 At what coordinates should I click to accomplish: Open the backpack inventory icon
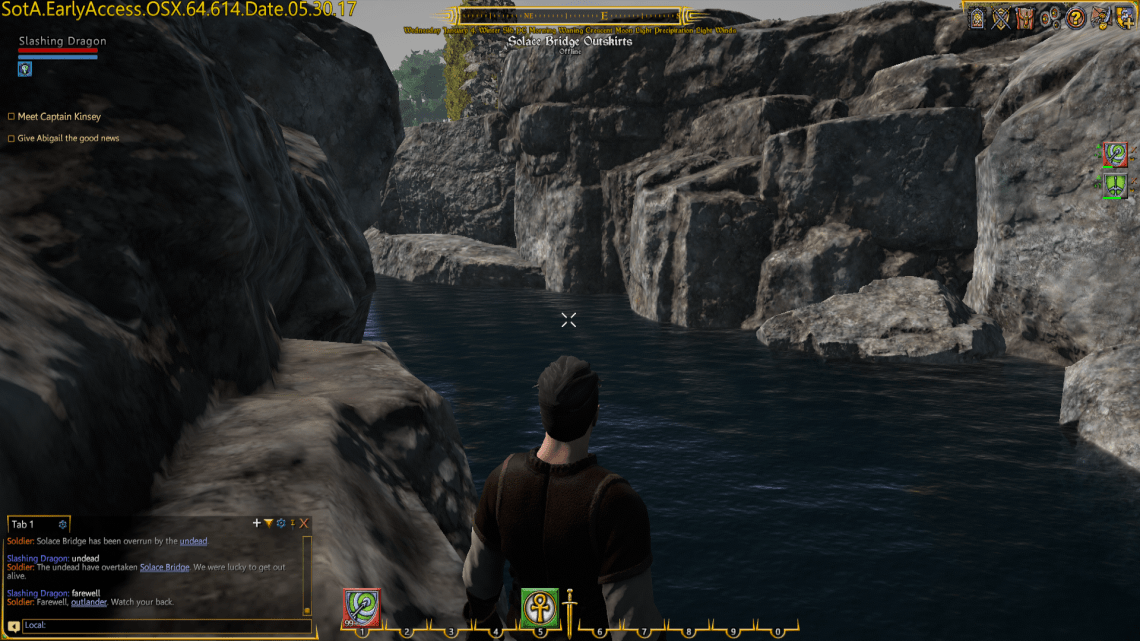point(1025,17)
